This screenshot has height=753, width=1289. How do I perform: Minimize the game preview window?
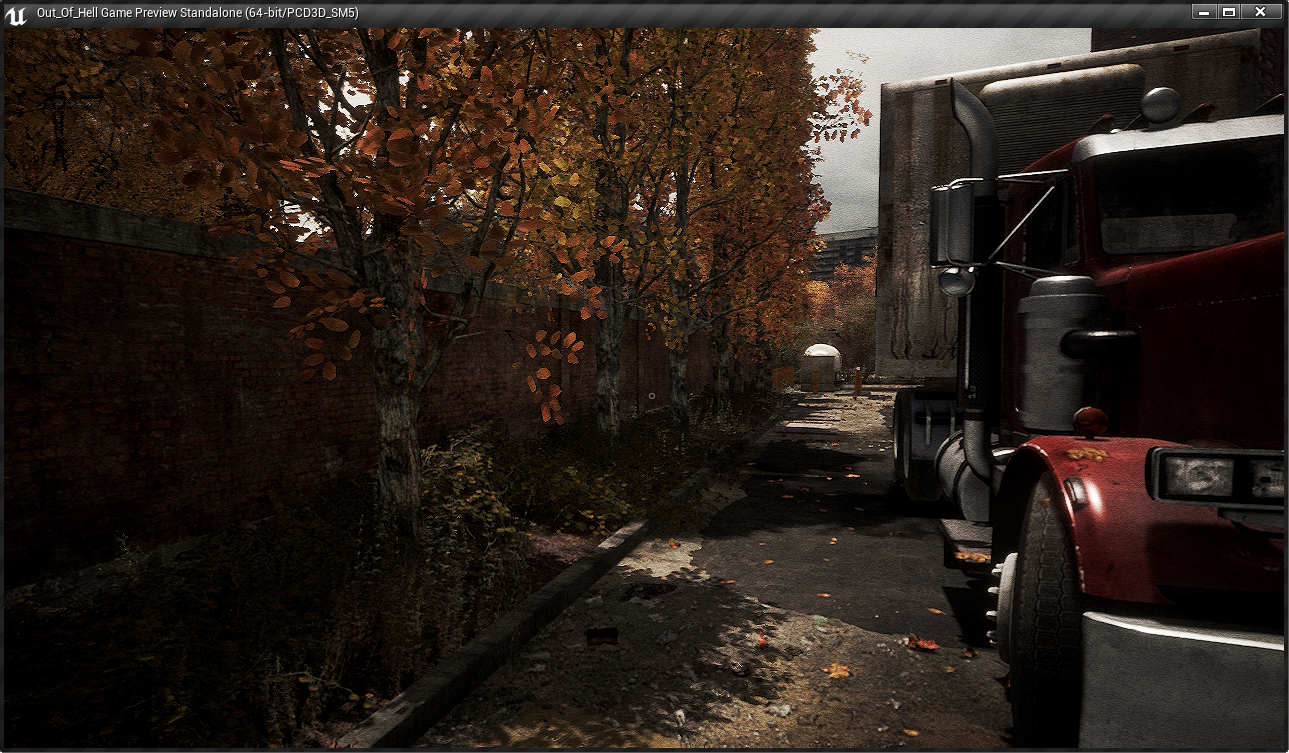(1203, 12)
